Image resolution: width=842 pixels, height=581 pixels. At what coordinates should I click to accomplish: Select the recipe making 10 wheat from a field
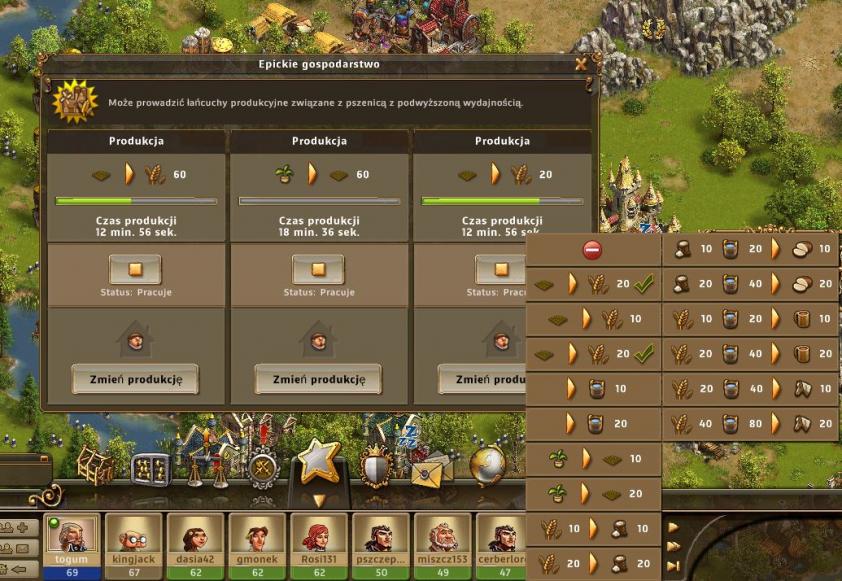(x=593, y=319)
